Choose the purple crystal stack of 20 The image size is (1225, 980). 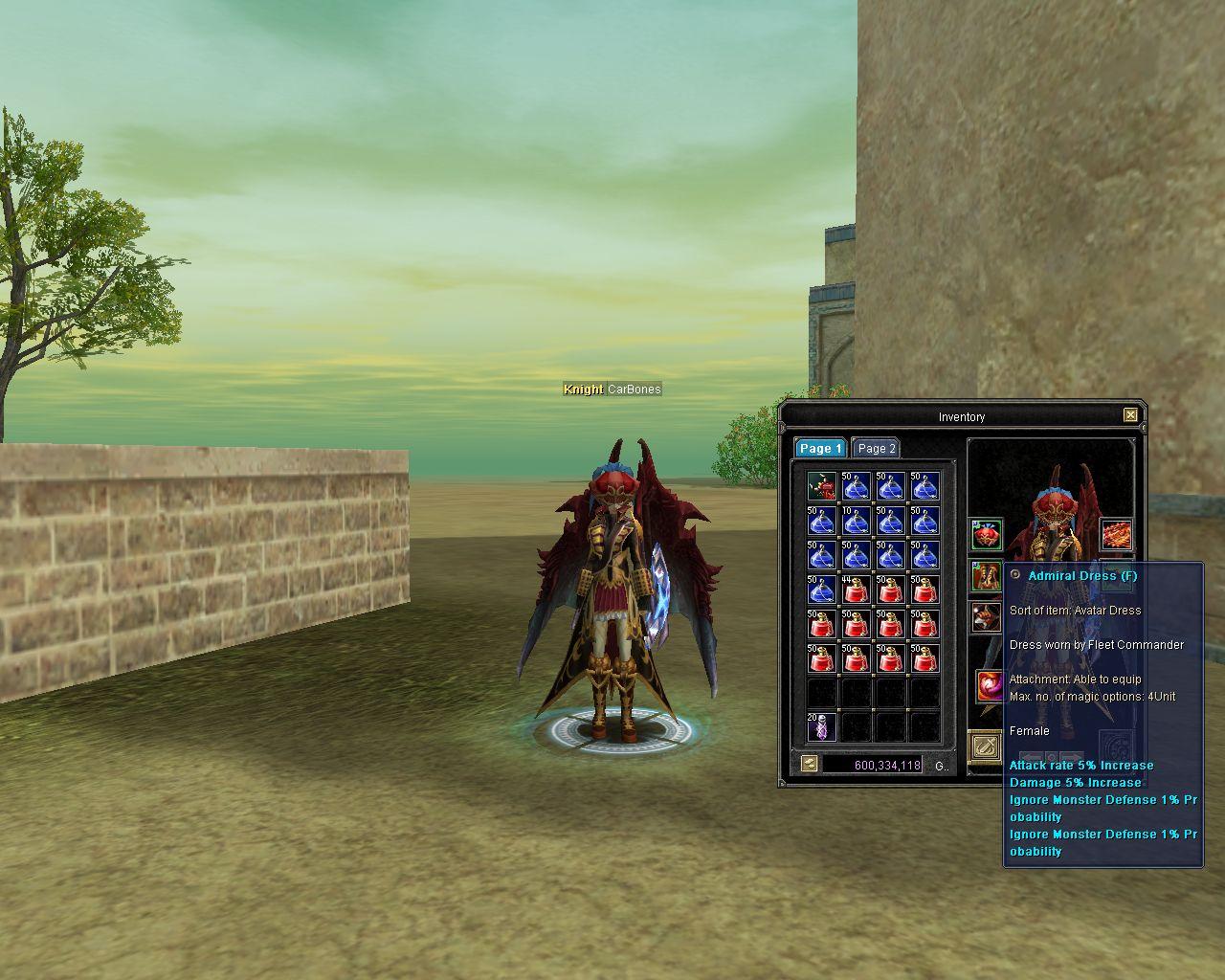[821, 727]
